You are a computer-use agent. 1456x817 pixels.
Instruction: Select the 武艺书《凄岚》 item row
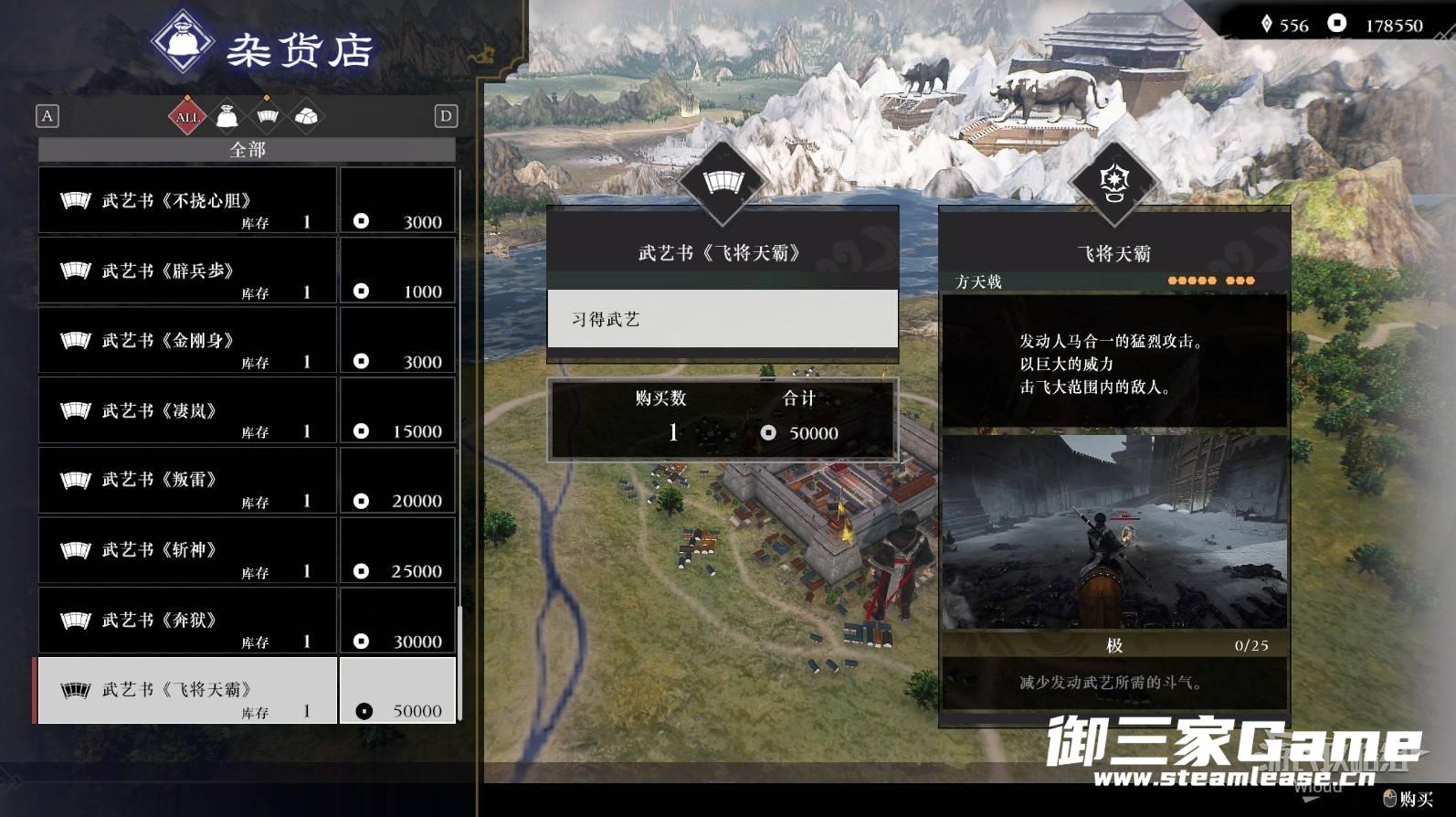[x=187, y=411]
